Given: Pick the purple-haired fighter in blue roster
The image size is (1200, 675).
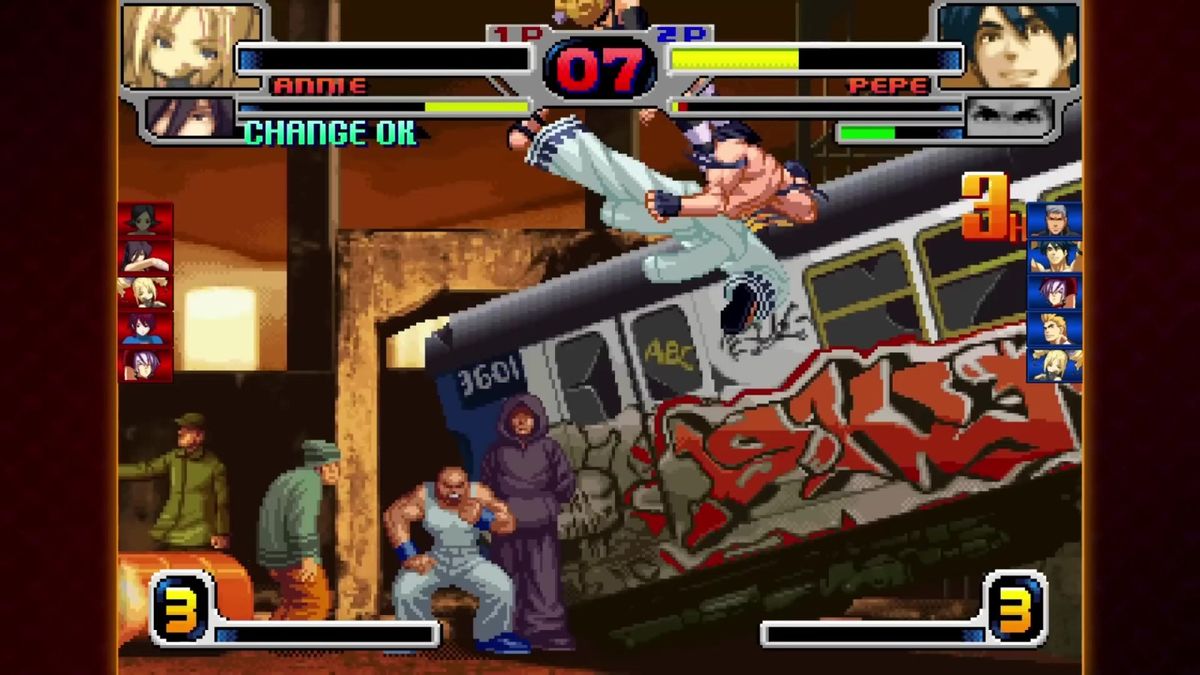Looking at the screenshot, I should (x=1054, y=292).
